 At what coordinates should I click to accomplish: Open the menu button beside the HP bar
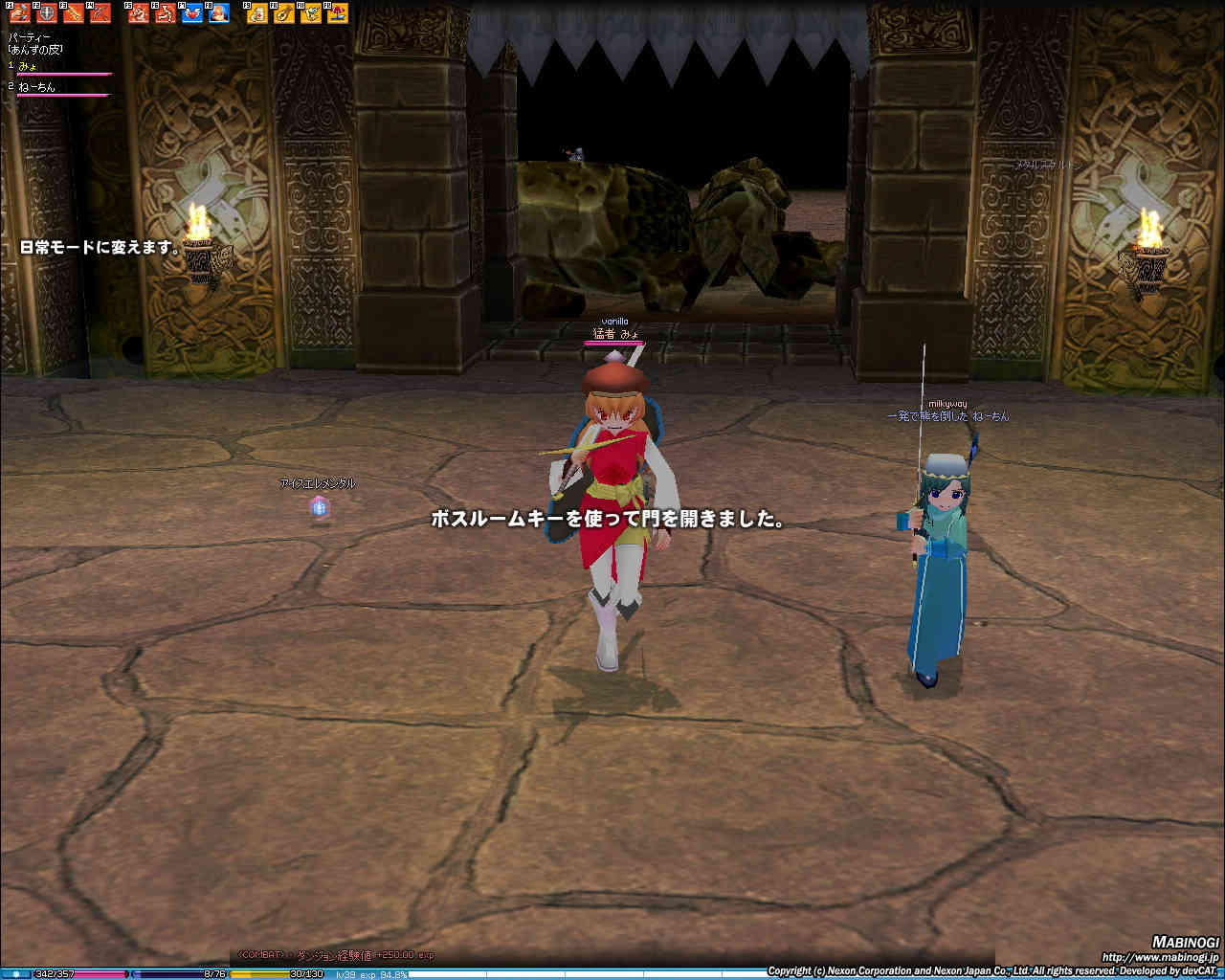pyautogui.click(x=15, y=974)
